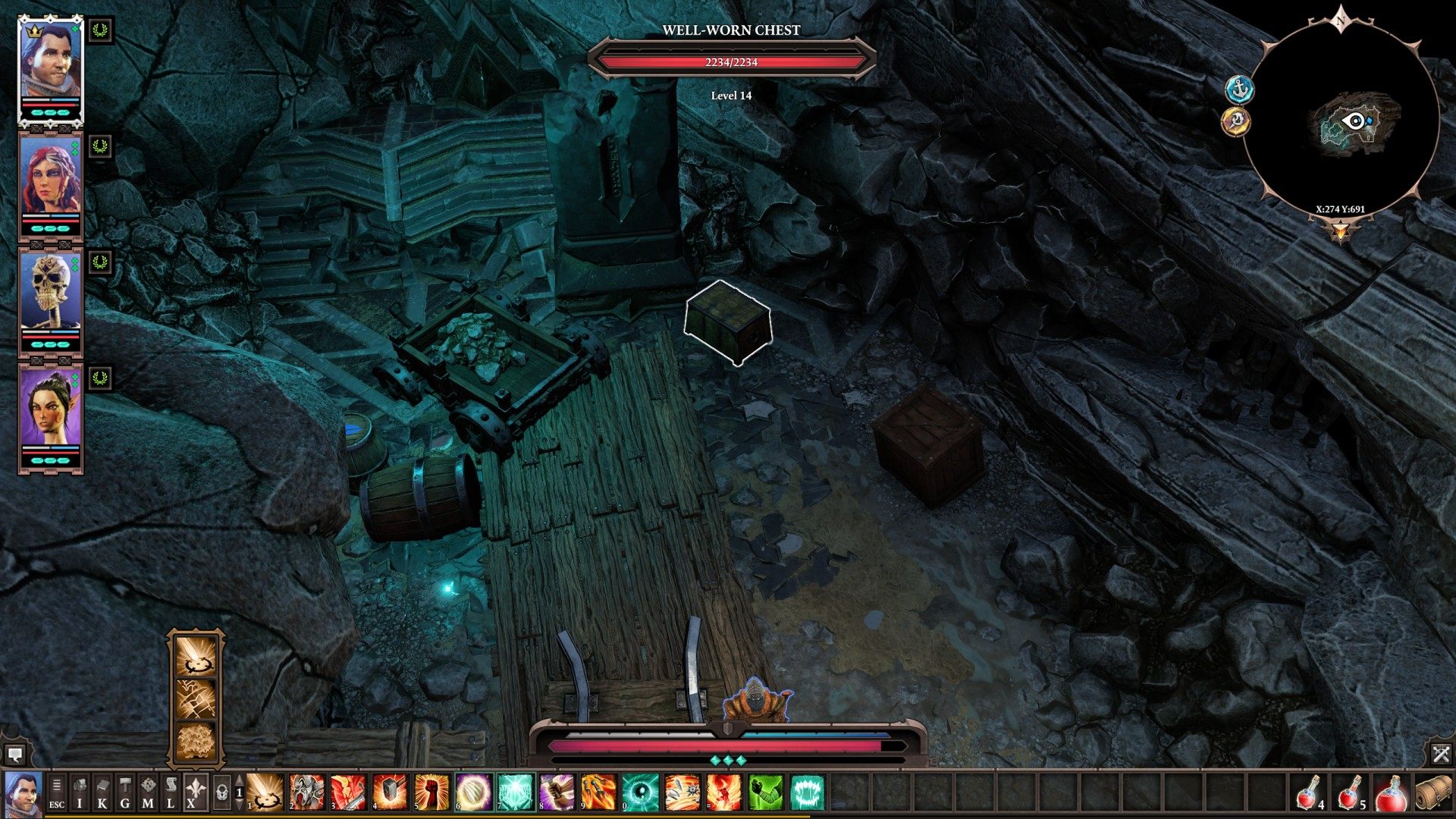Screen dimensions: 1456x819
Task: Cast the green armored arm skill
Action: 765,792
